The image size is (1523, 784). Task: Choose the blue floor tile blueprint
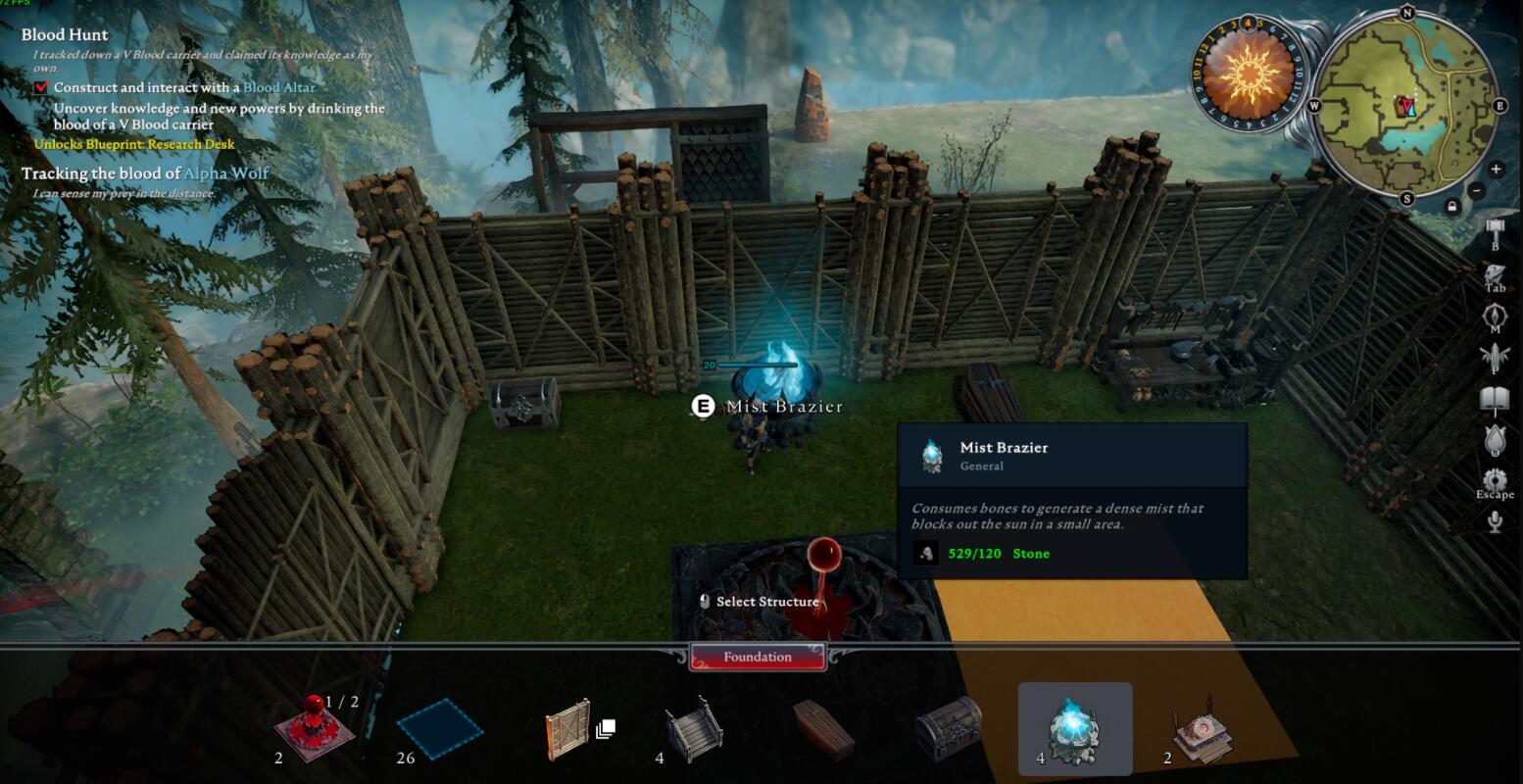pyautogui.click(x=439, y=729)
